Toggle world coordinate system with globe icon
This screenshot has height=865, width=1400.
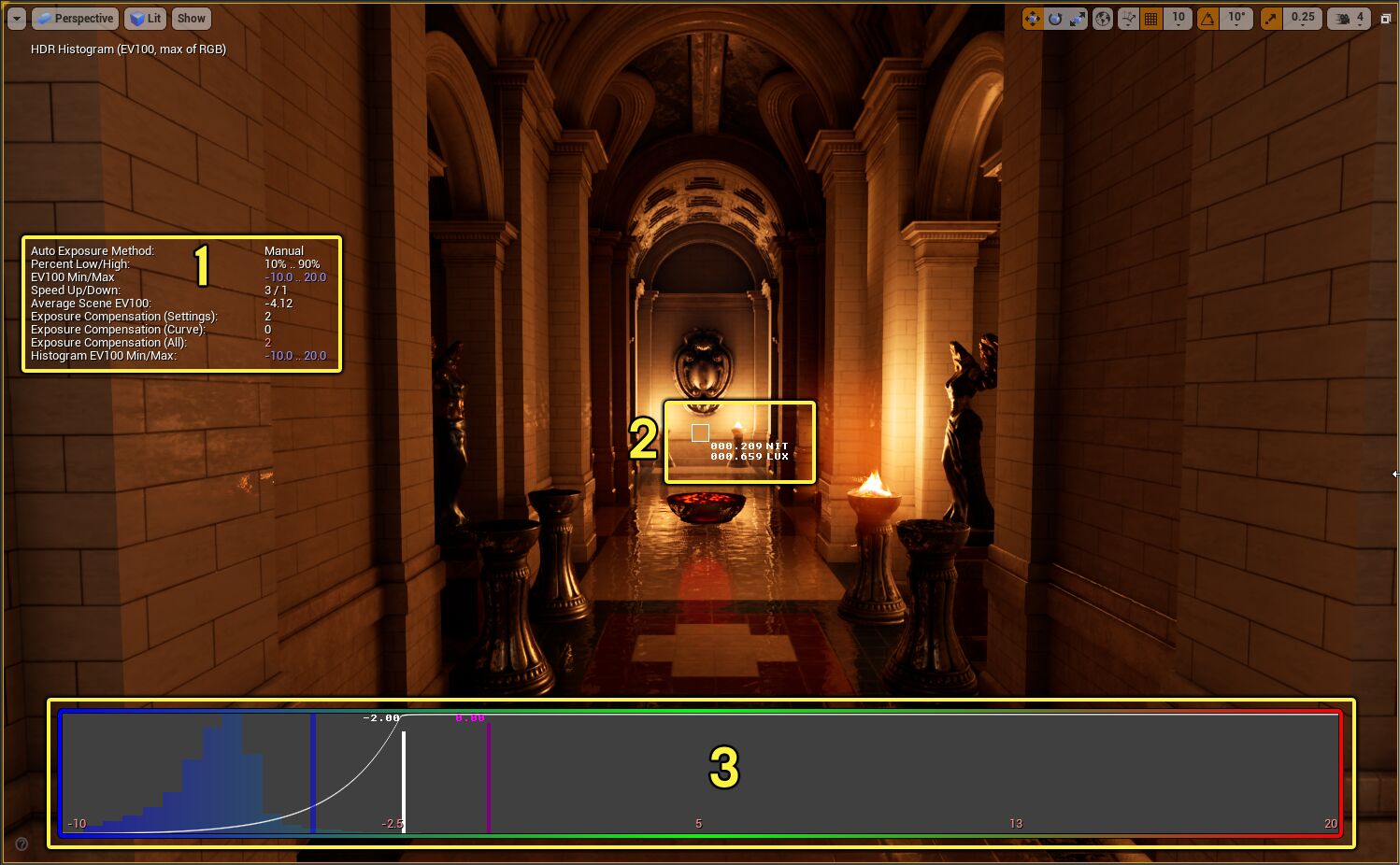[1104, 18]
